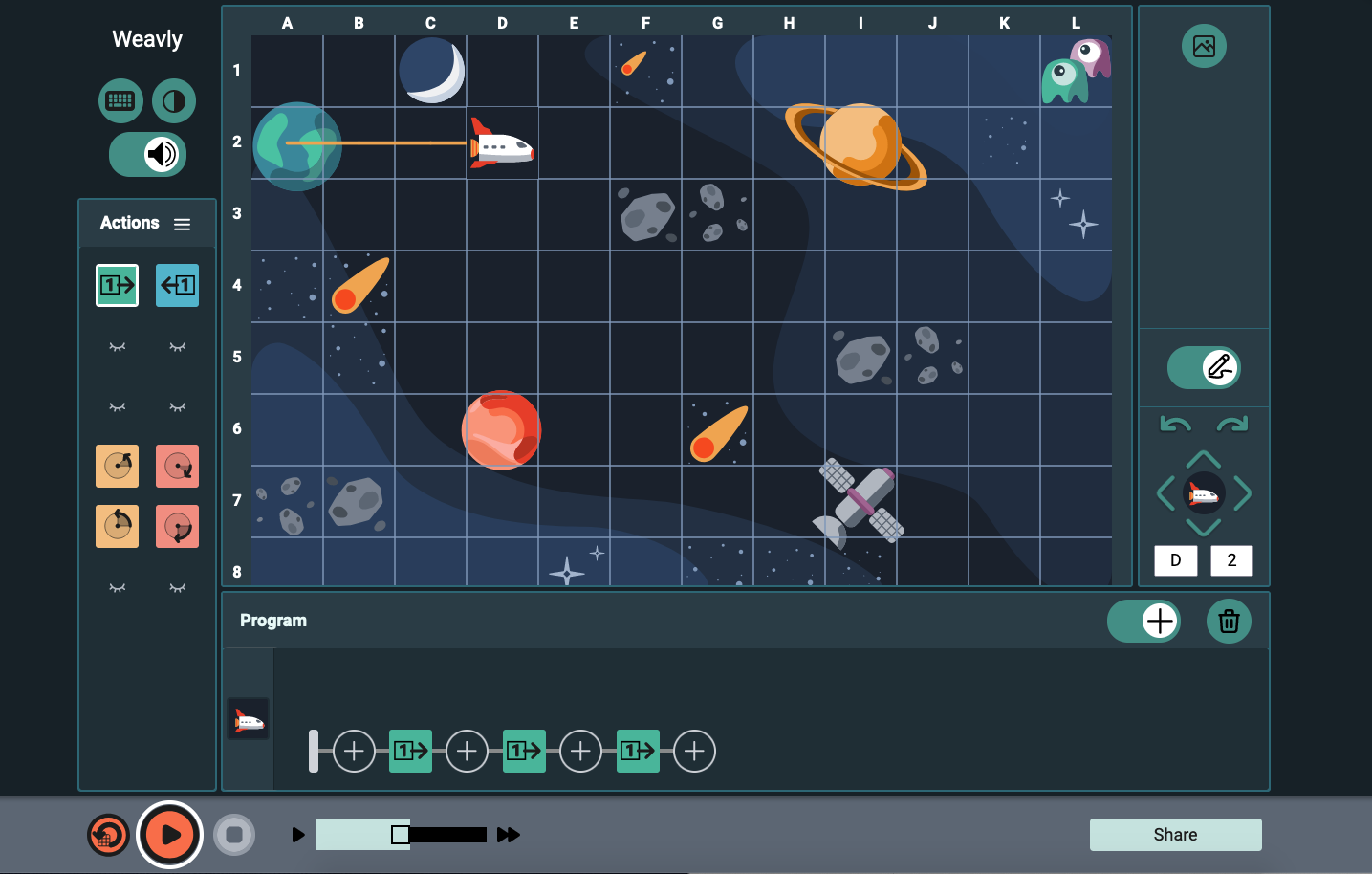This screenshot has height=874, width=1372.
Task: Select the forward-one-square action block
Action: (x=117, y=284)
